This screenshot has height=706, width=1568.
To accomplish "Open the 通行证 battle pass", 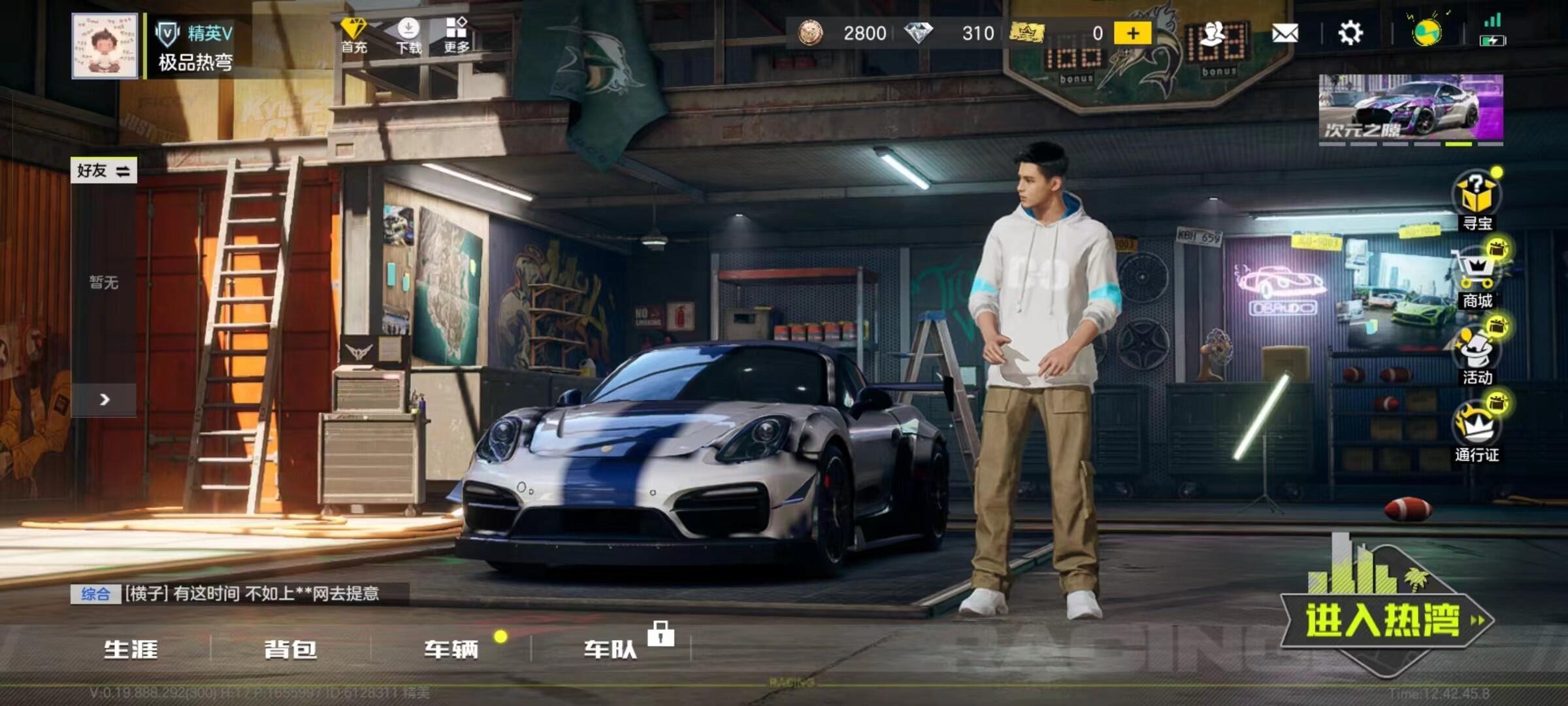I will click(1477, 431).
